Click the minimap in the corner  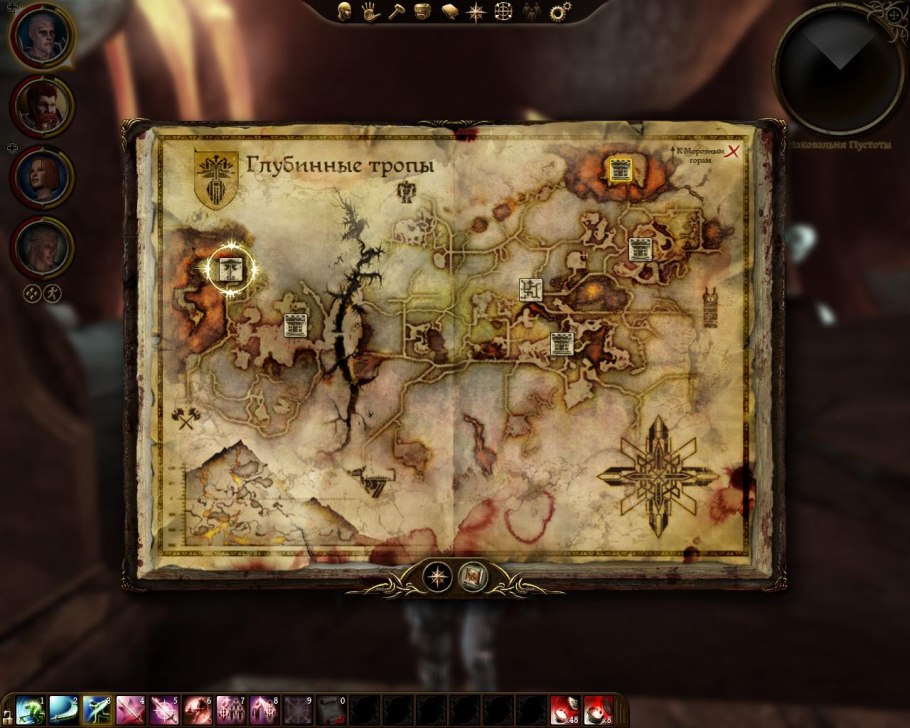[x=838, y=68]
